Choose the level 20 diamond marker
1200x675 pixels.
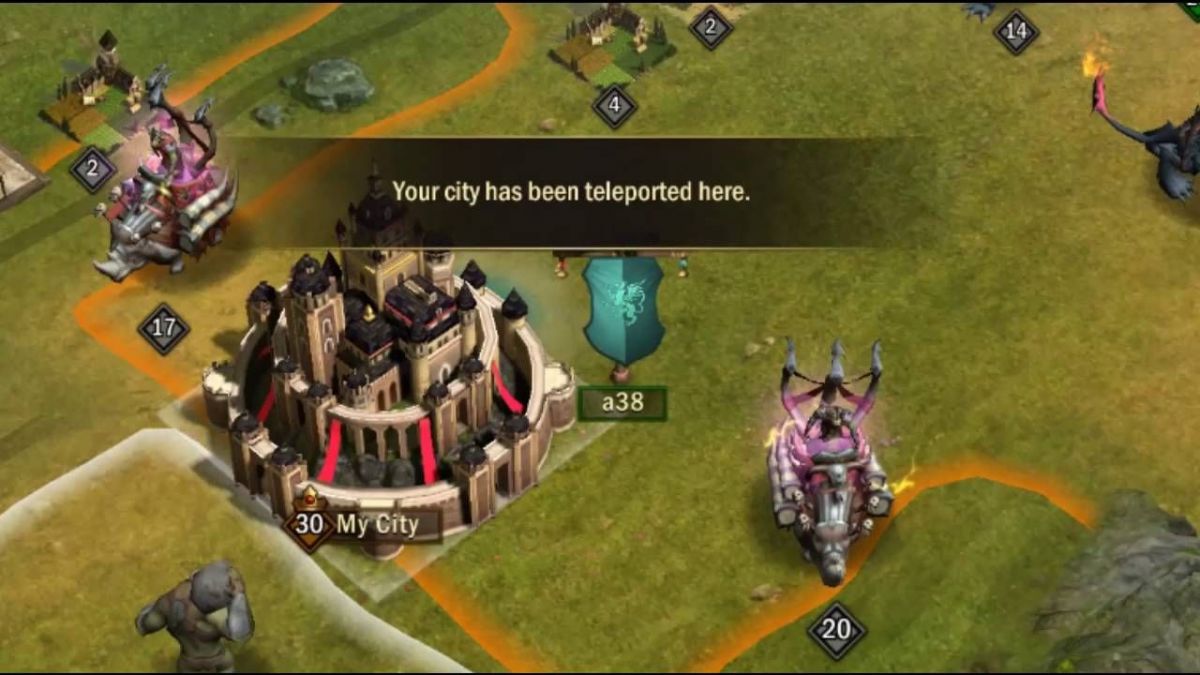[836, 630]
